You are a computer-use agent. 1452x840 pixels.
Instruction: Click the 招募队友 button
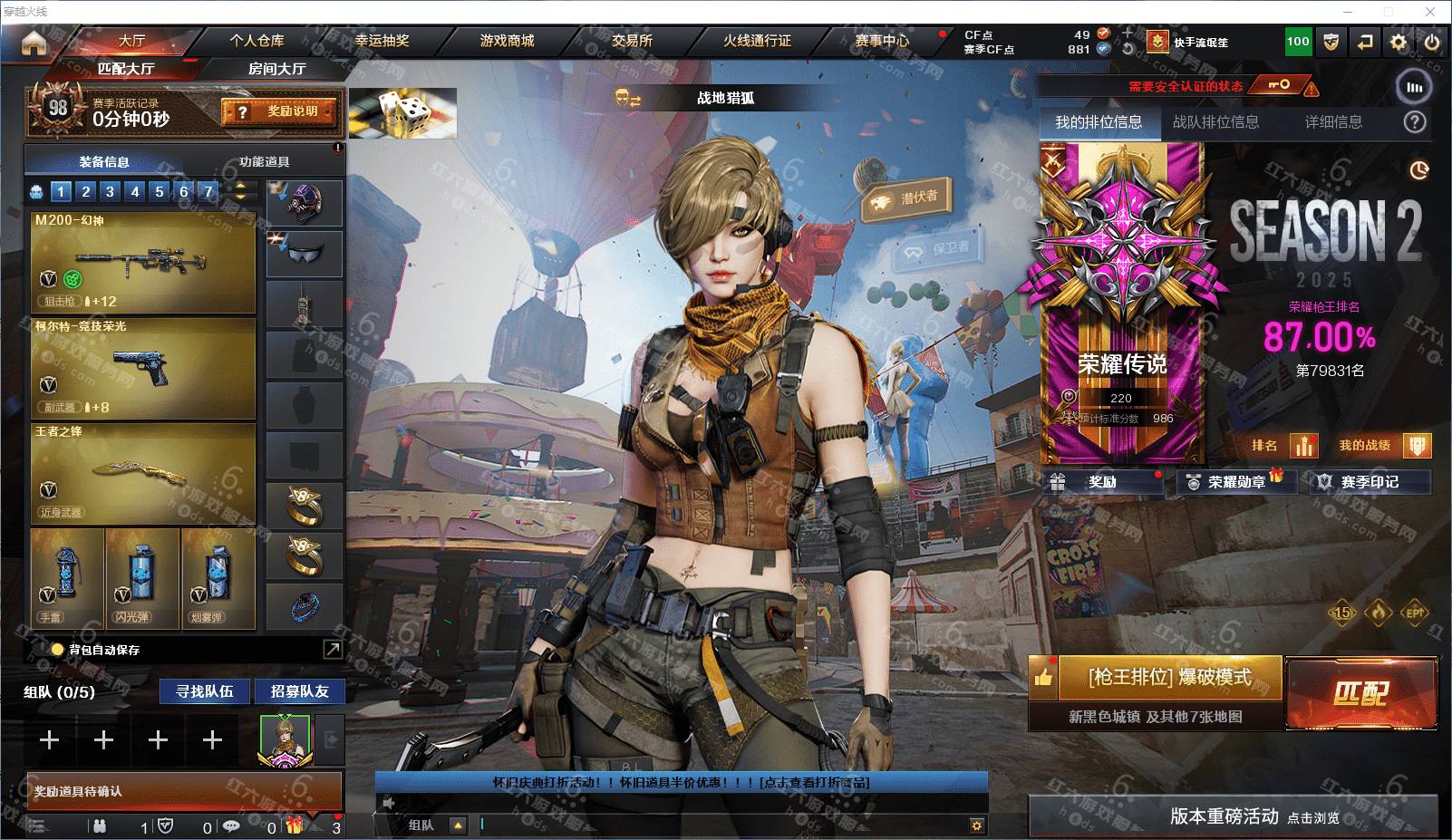coord(299,691)
